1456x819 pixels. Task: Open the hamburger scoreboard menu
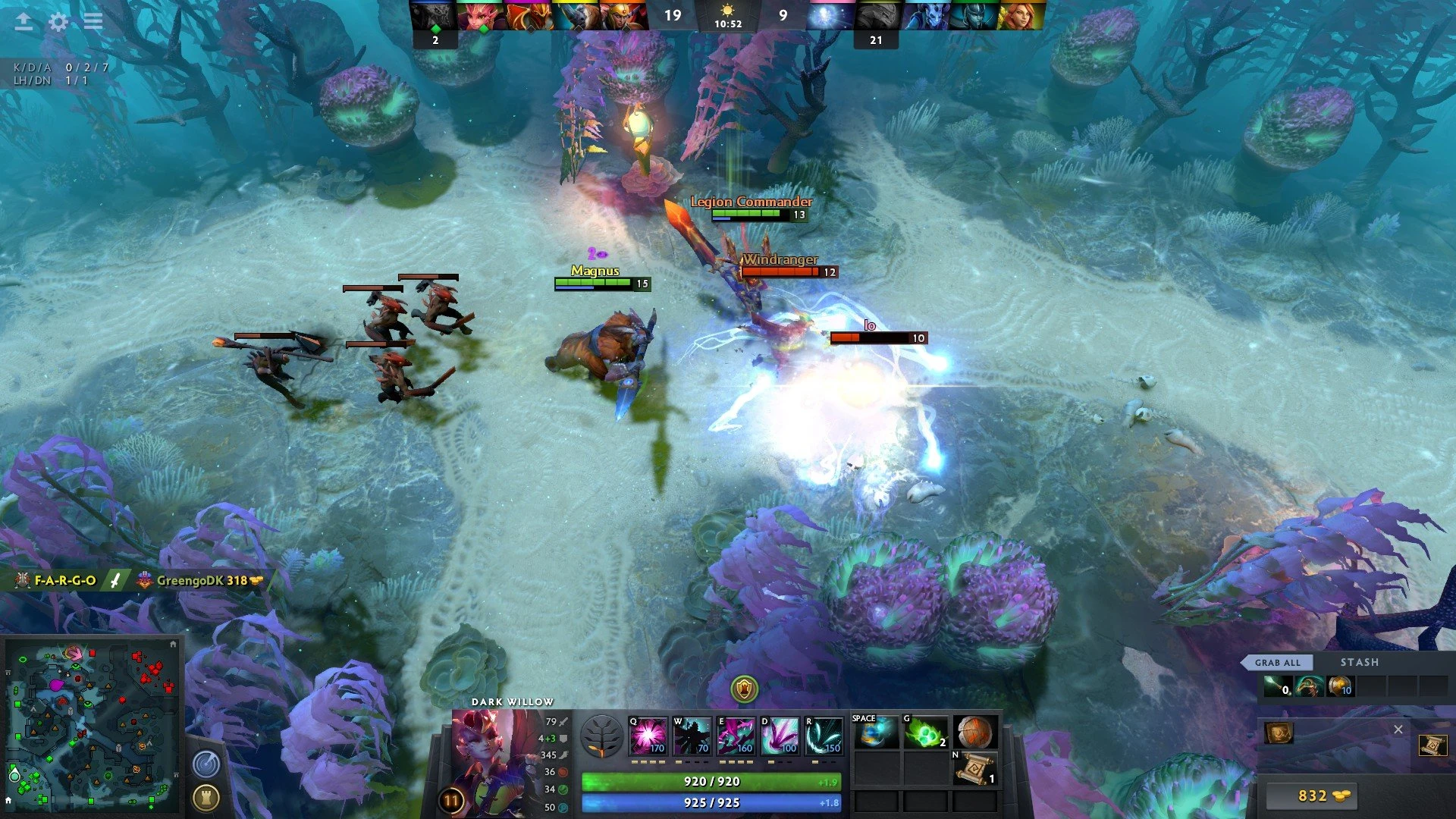(x=93, y=21)
